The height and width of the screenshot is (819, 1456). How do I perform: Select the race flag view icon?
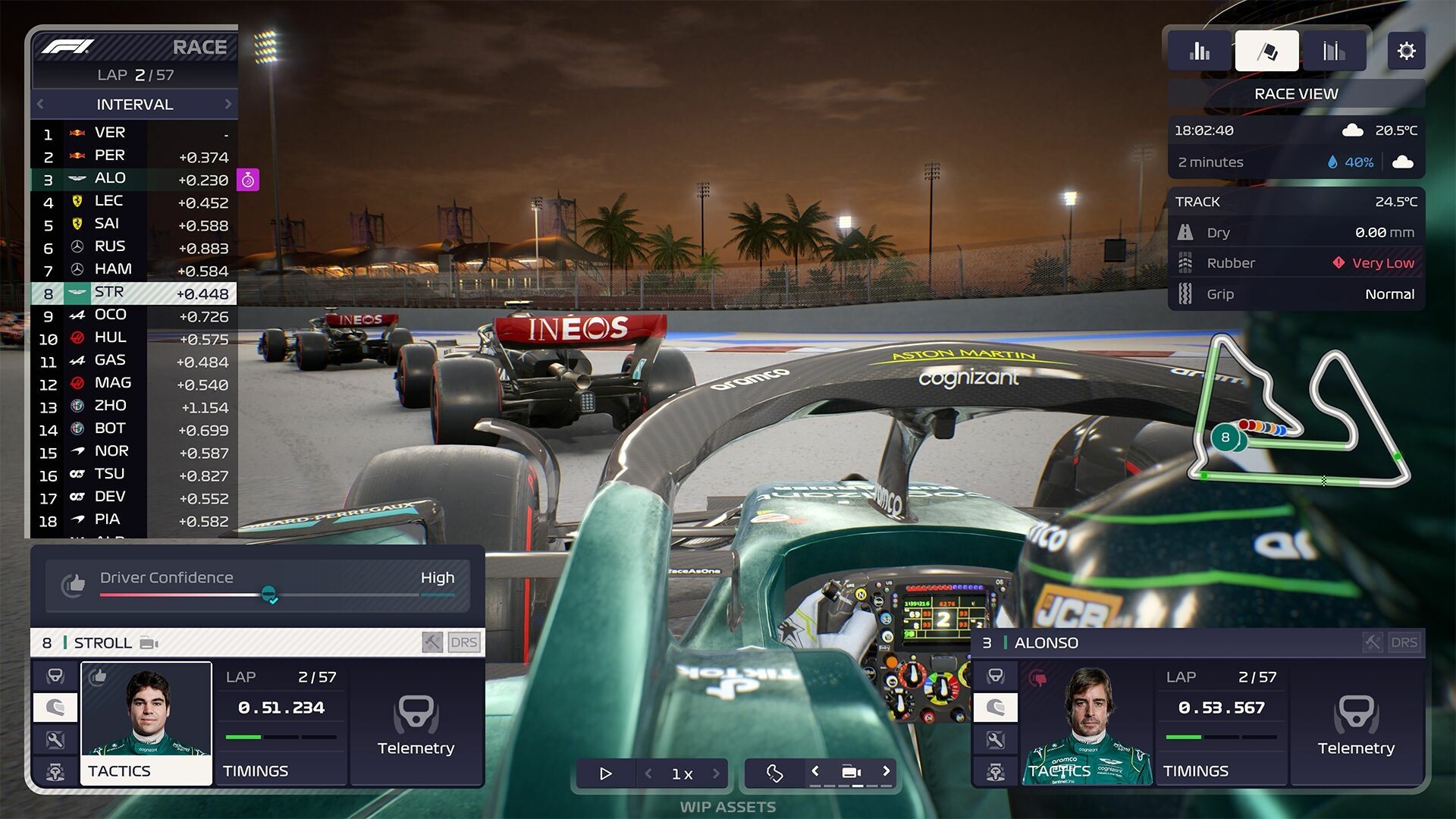[1266, 49]
